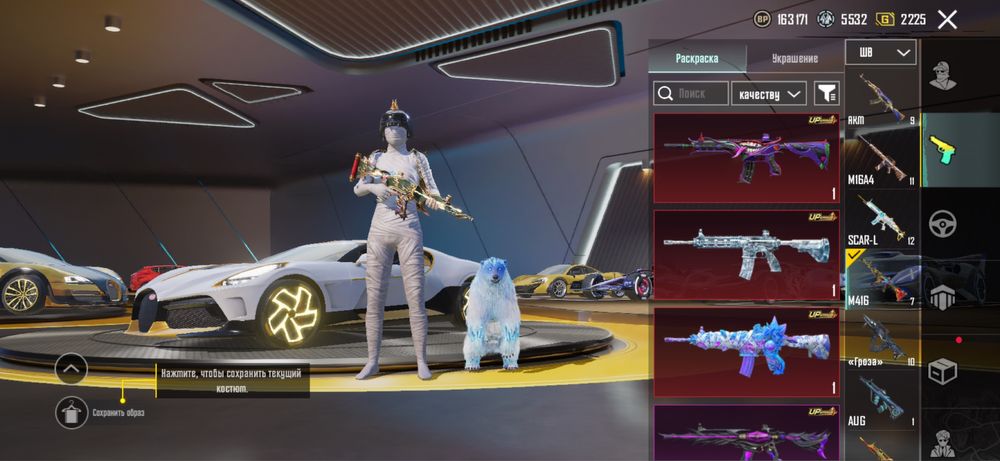Choose the silver-white M416 skin
1000x461 pixels.
point(747,254)
